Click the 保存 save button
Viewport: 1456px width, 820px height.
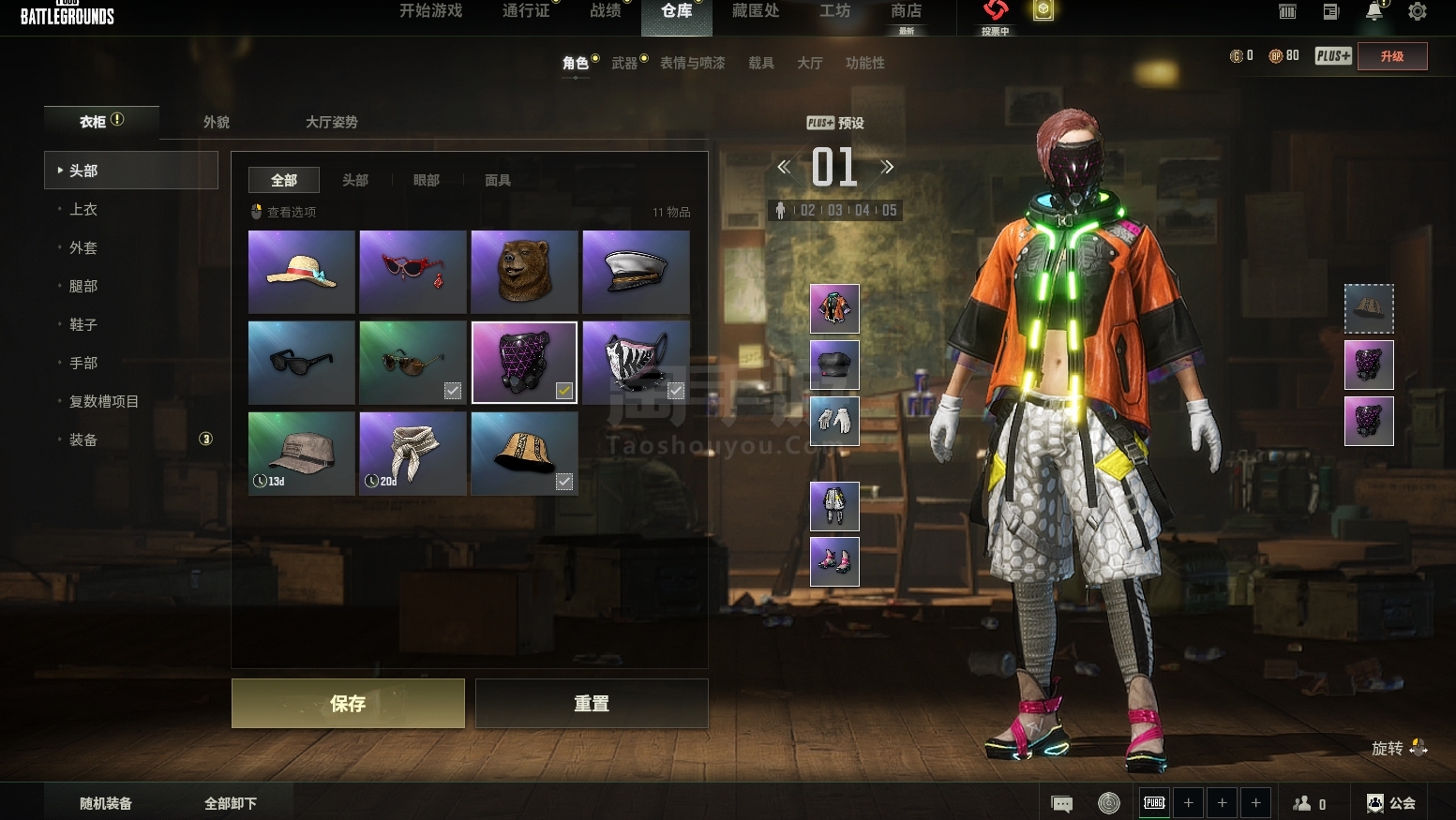pyautogui.click(x=347, y=703)
